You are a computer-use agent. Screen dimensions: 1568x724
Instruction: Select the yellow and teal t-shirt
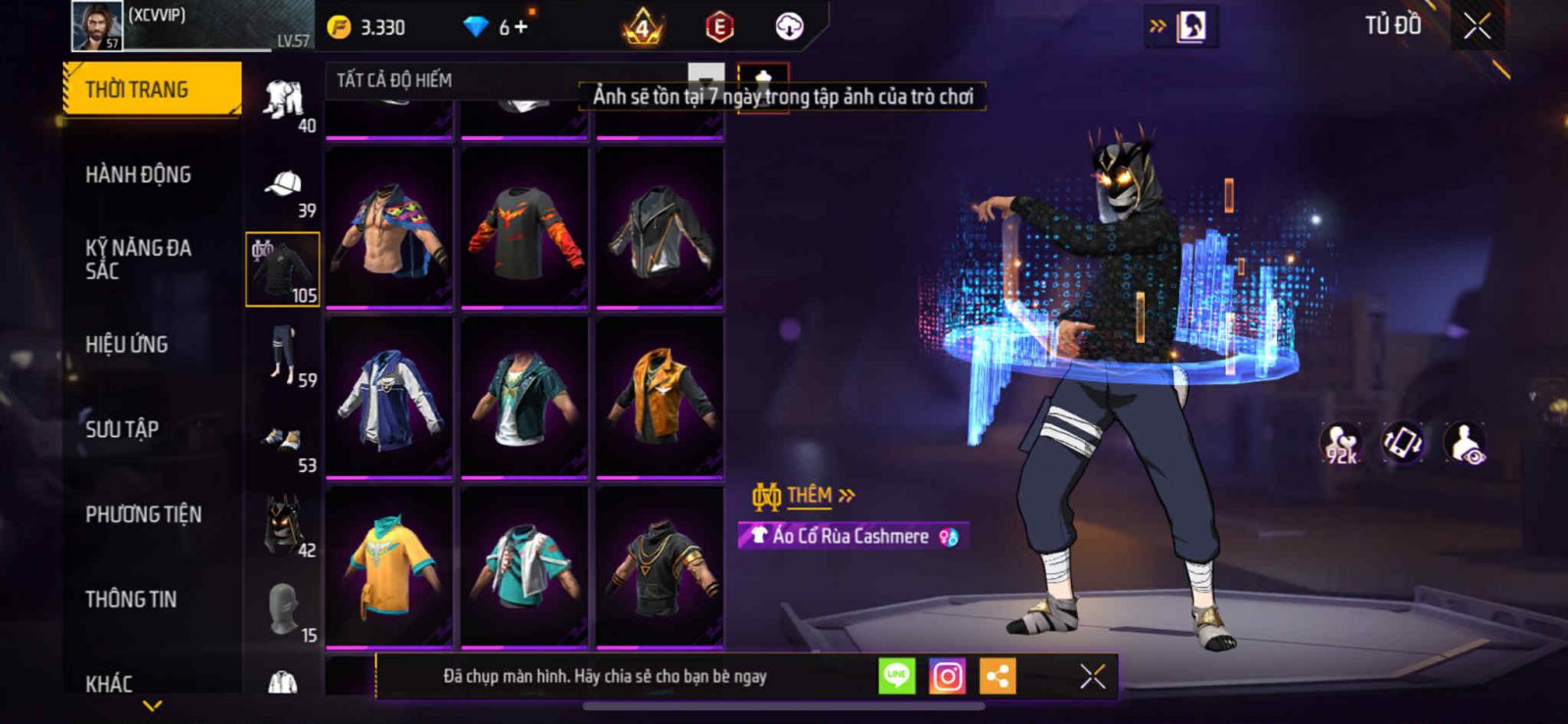[x=389, y=566]
